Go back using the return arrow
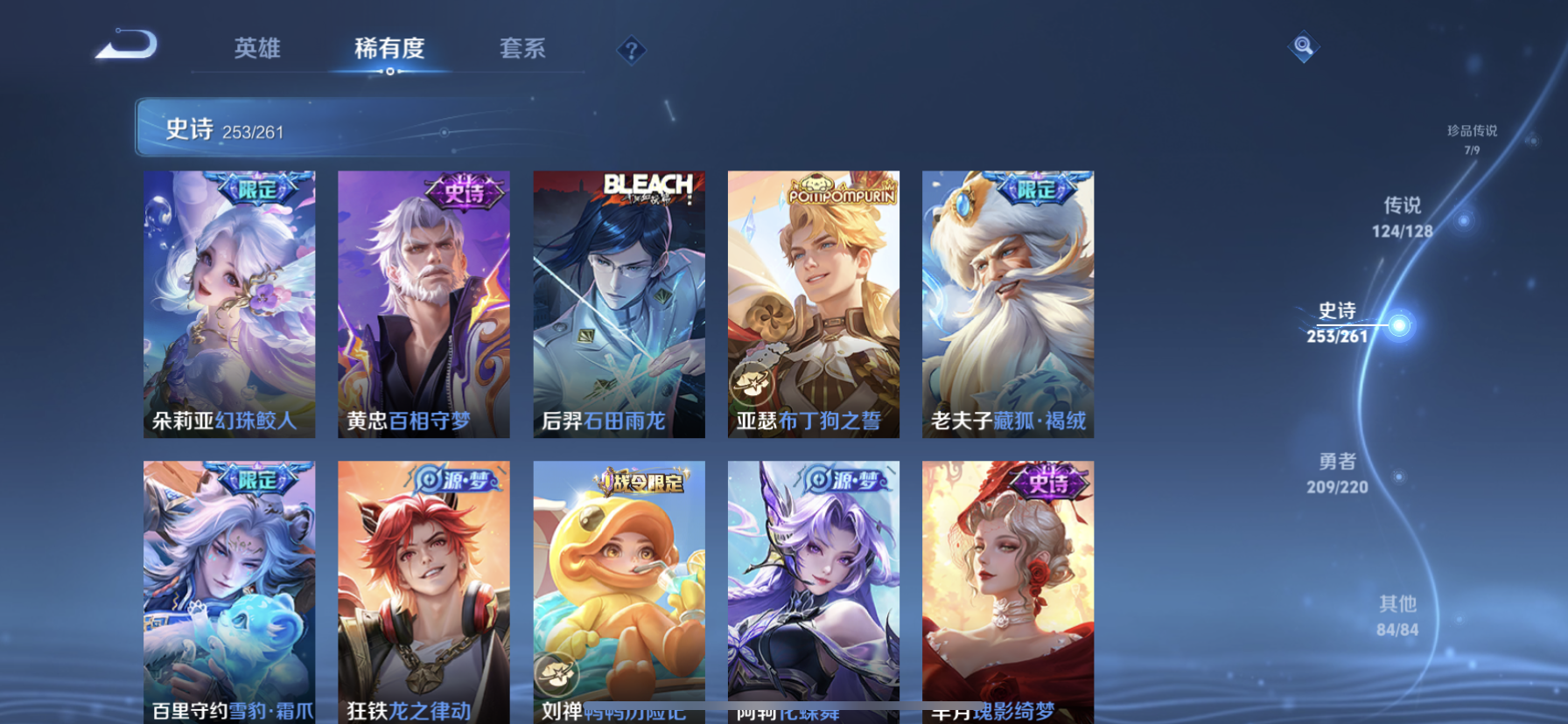 [127, 45]
